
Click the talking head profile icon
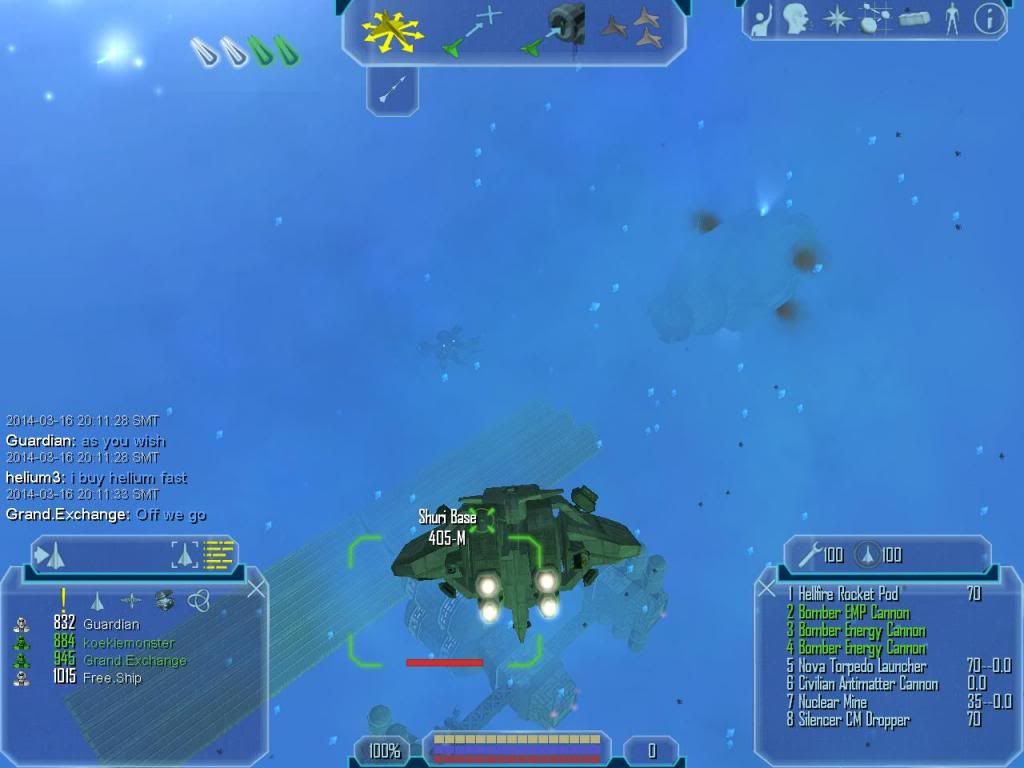point(795,18)
